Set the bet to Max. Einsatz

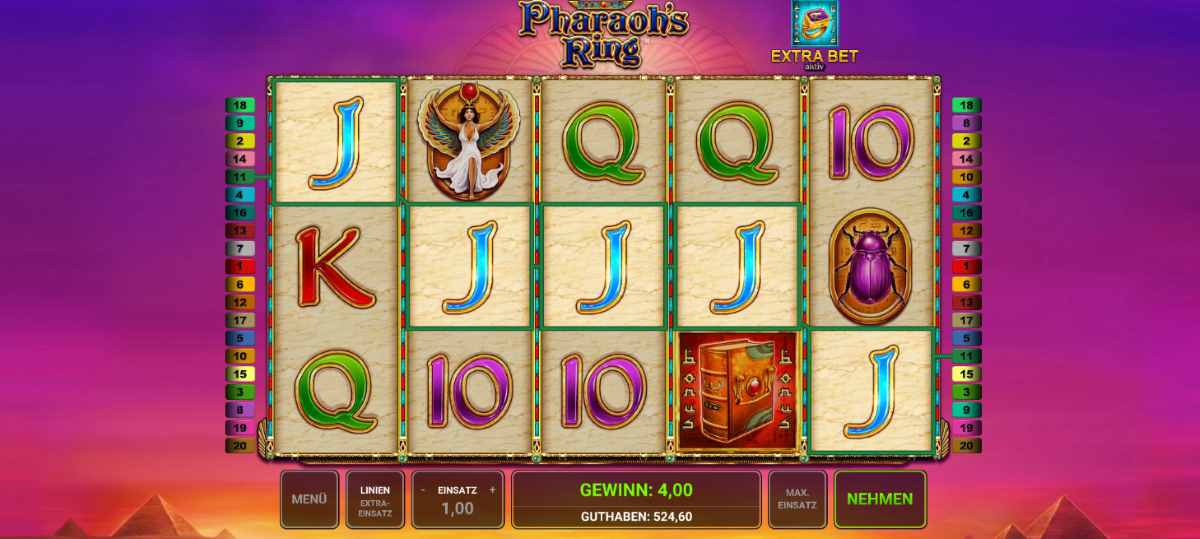coord(797,499)
